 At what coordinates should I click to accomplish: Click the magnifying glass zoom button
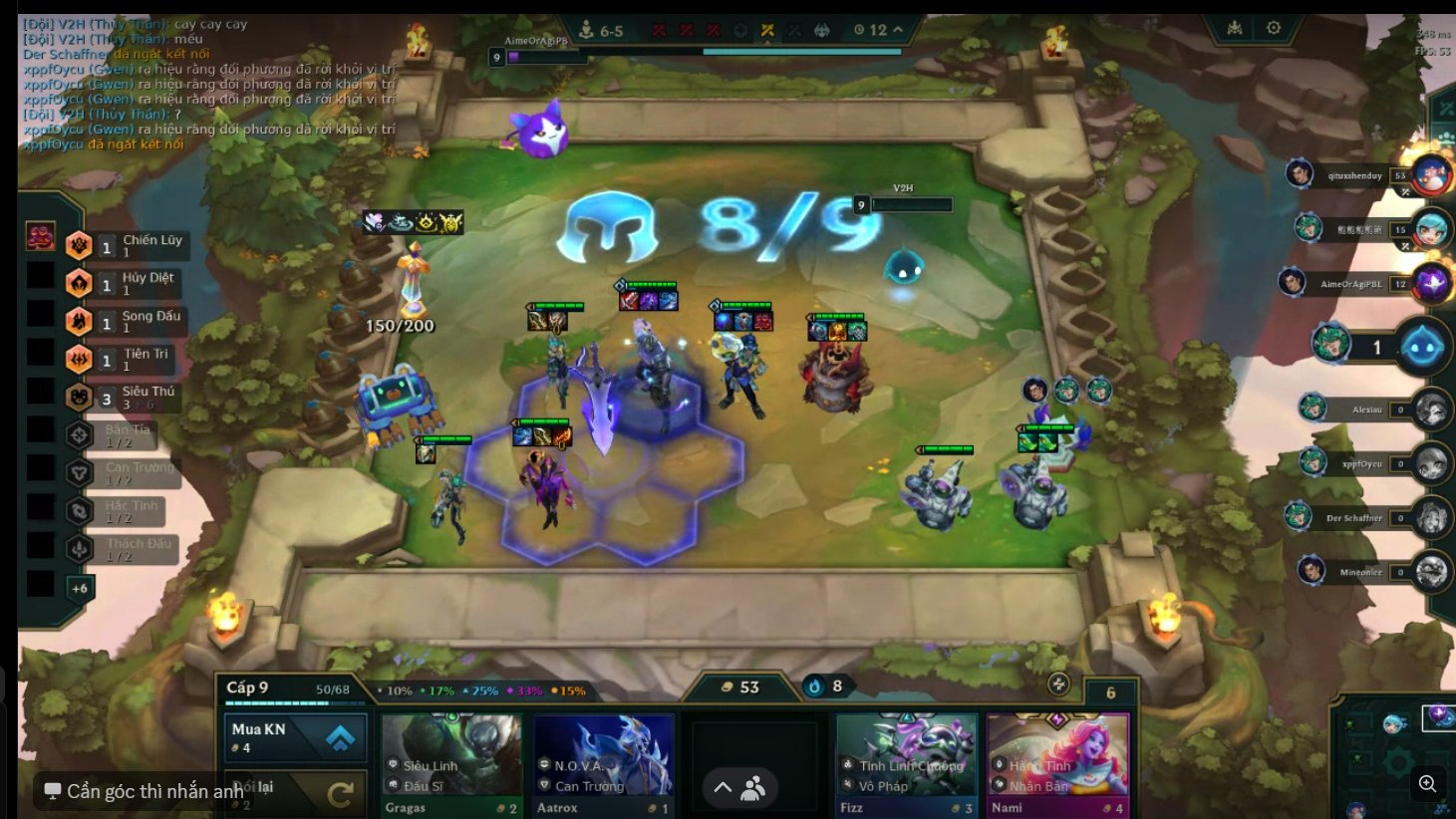point(1427,784)
